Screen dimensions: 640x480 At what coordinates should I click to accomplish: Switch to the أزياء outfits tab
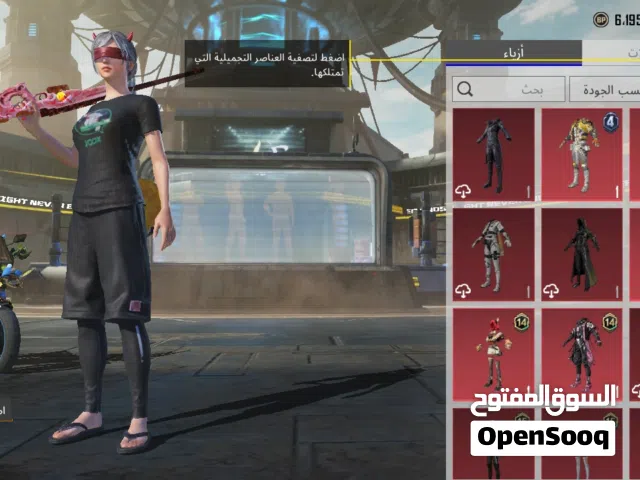512,51
